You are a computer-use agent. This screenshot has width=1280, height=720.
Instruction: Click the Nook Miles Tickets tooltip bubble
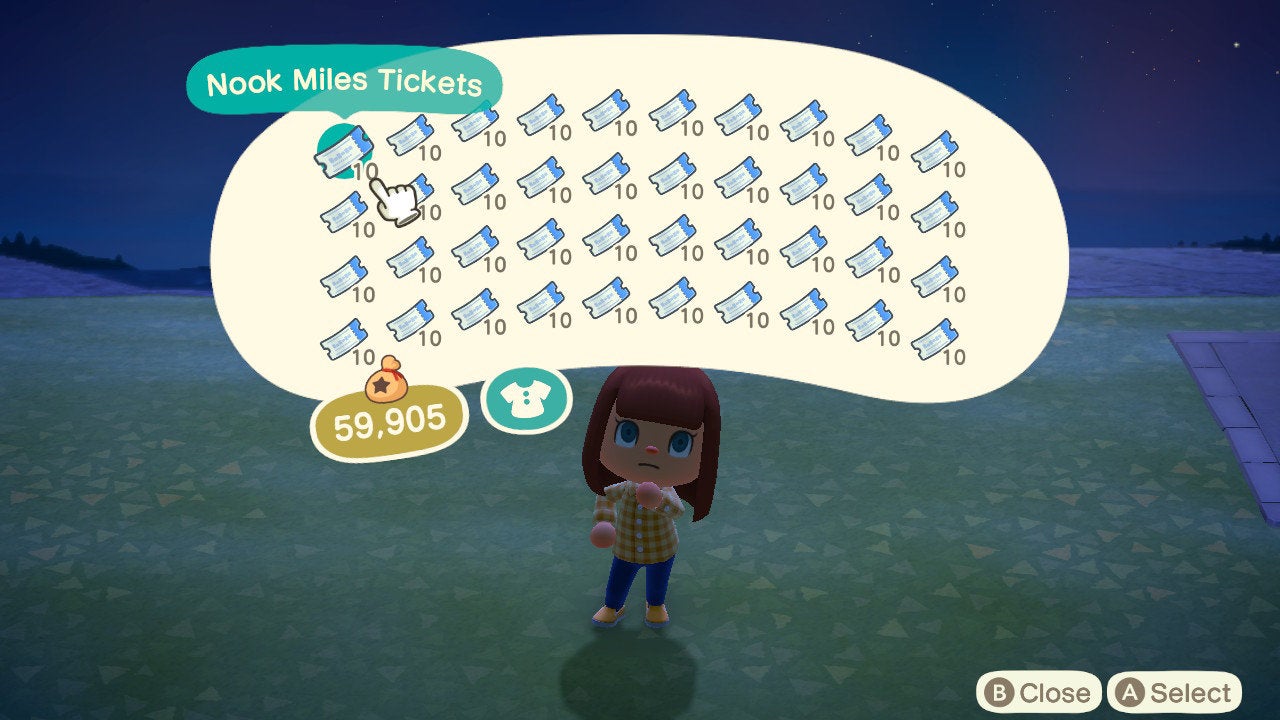pos(345,83)
